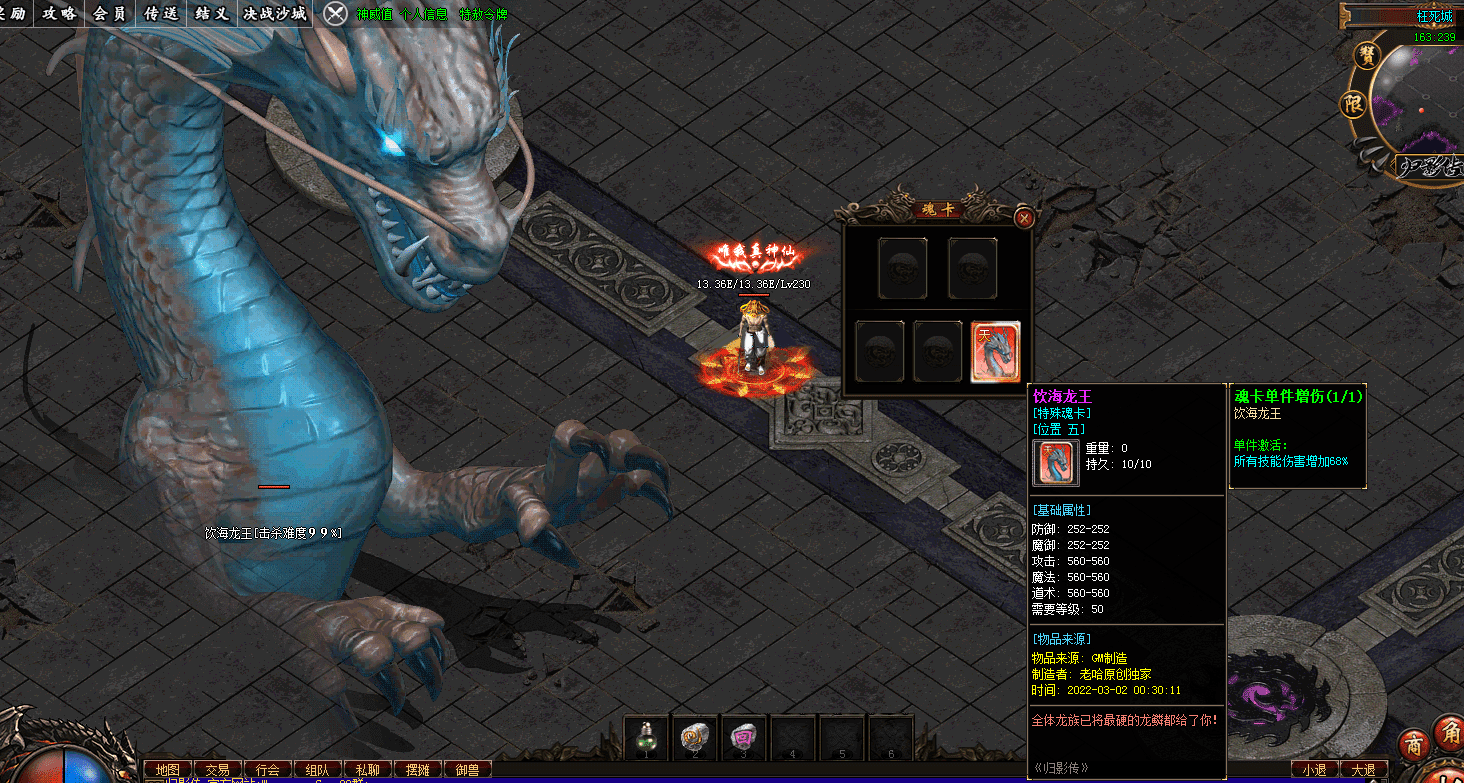Open the 行会 guild panel
Image resolution: width=1464 pixels, height=783 pixels.
click(x=267, y=770)
